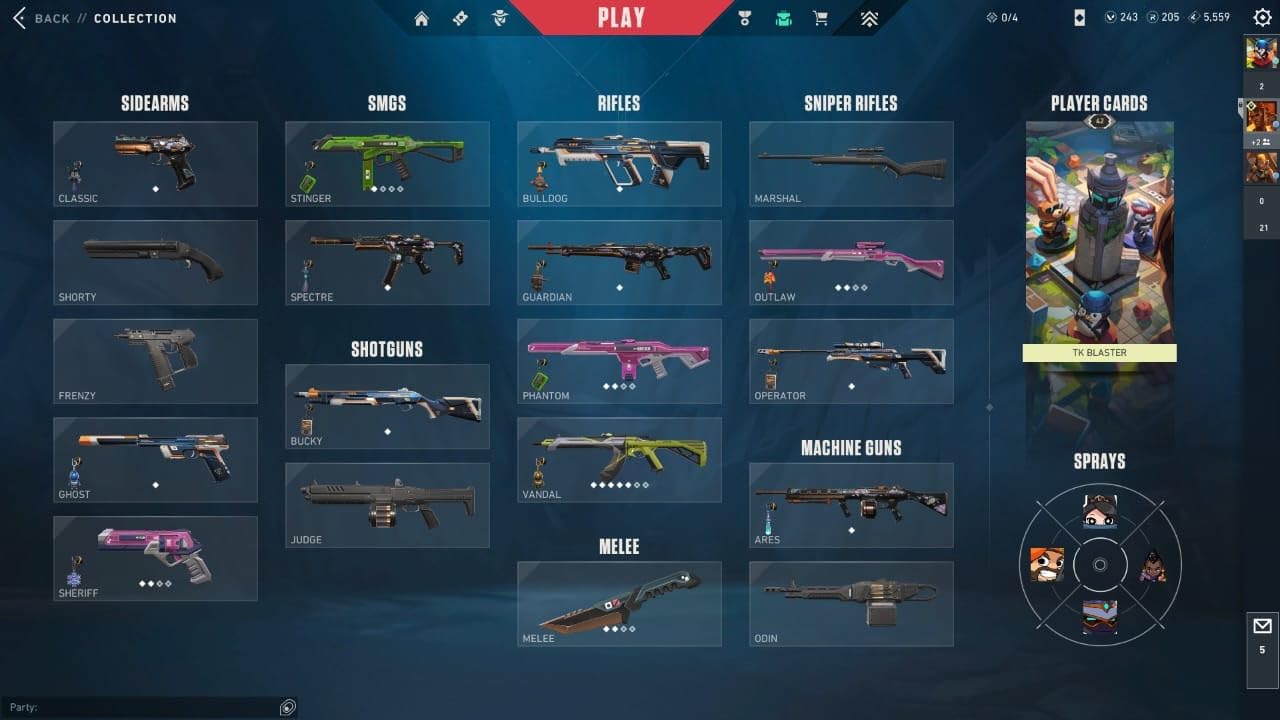Open the rank progression icon
This screenshot has height=720, width=1280.
869,17
